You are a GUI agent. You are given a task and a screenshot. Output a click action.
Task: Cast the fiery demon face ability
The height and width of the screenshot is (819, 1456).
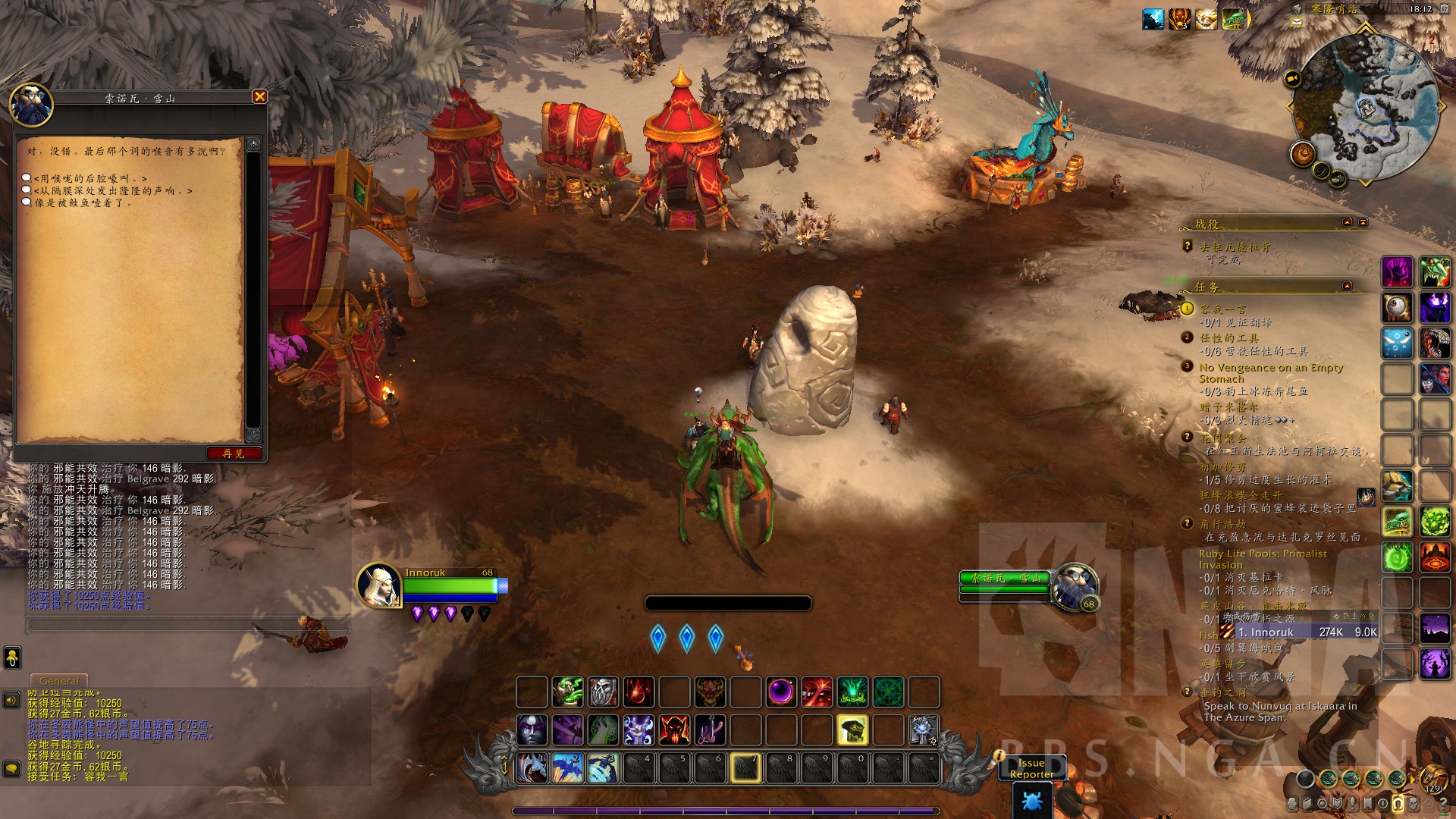point(674,730)
